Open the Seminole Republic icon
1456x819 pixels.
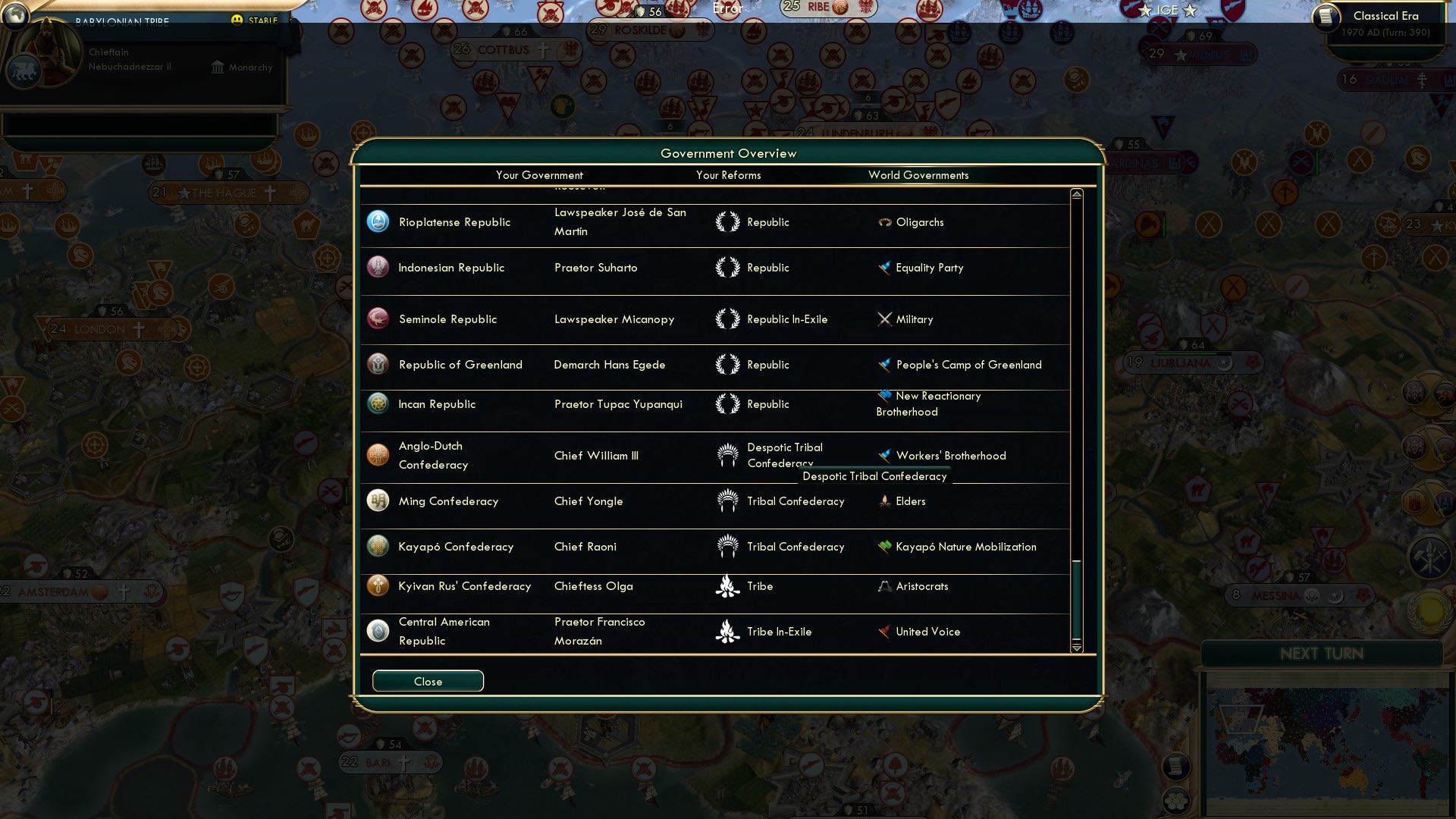(377, 319)
